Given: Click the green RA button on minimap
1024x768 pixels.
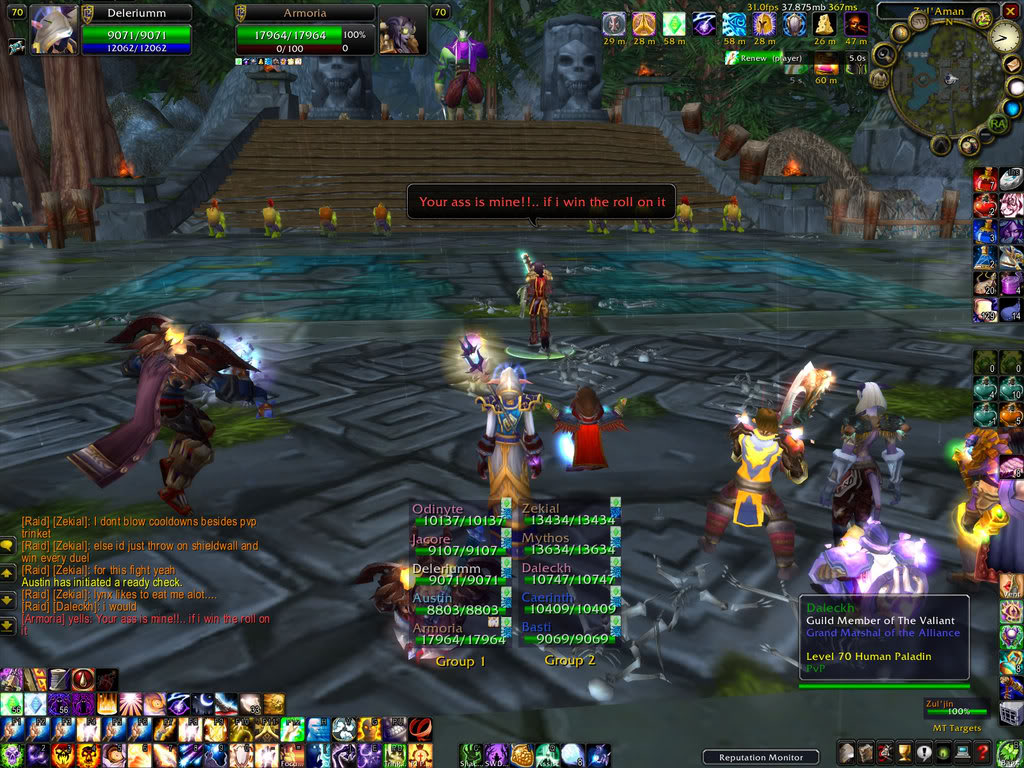Looking at the screenshot, I should (997, 123).
